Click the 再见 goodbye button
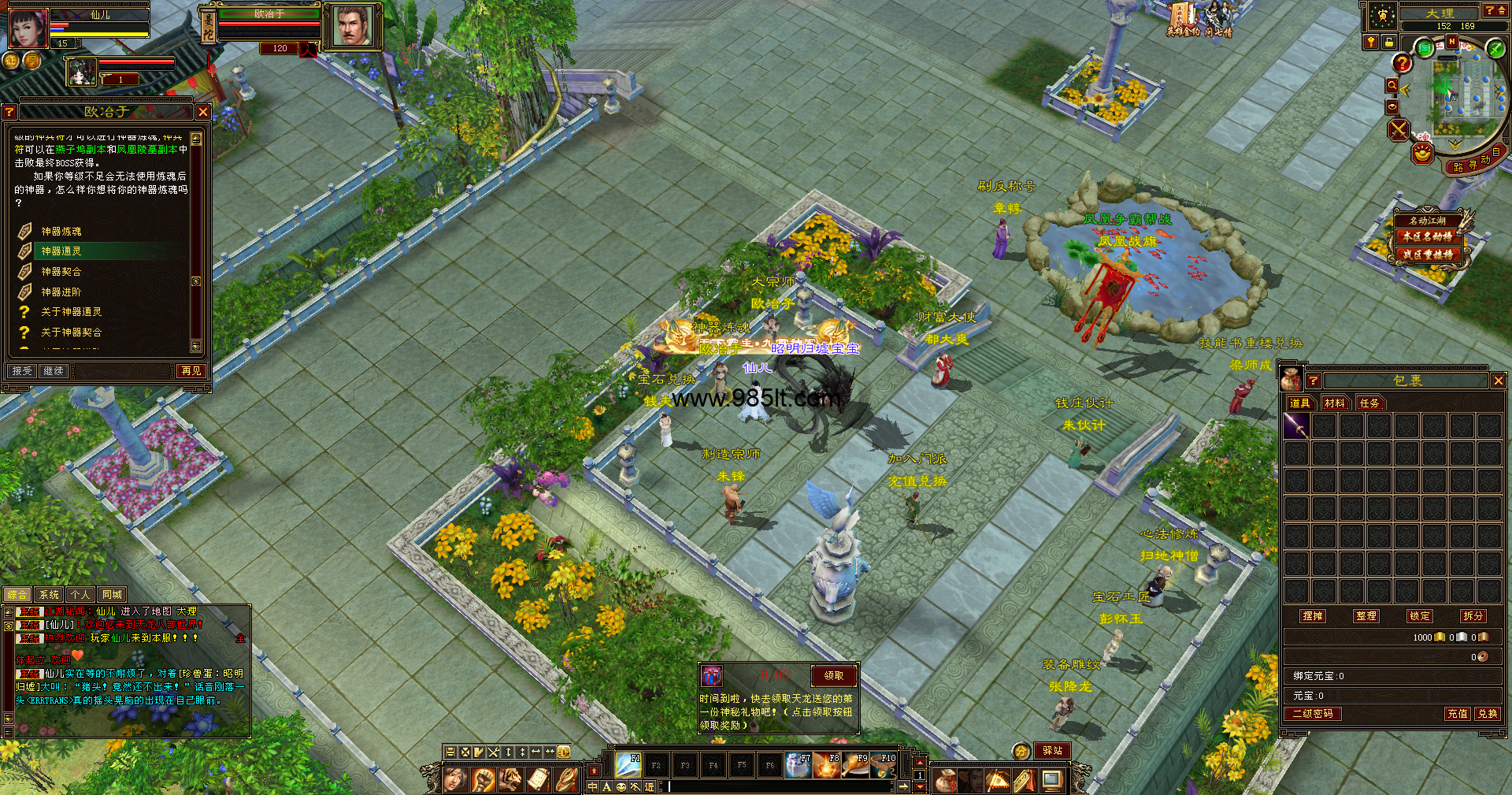Image resolution: width=1512 pixels, height=795 pixels. coord(191,370)
